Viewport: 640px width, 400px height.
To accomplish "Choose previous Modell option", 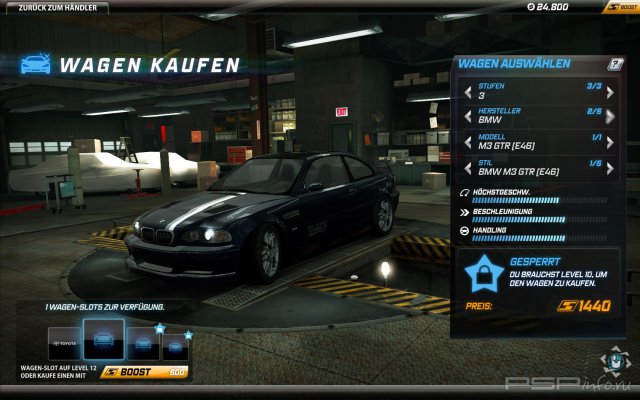I will [467, 142].
